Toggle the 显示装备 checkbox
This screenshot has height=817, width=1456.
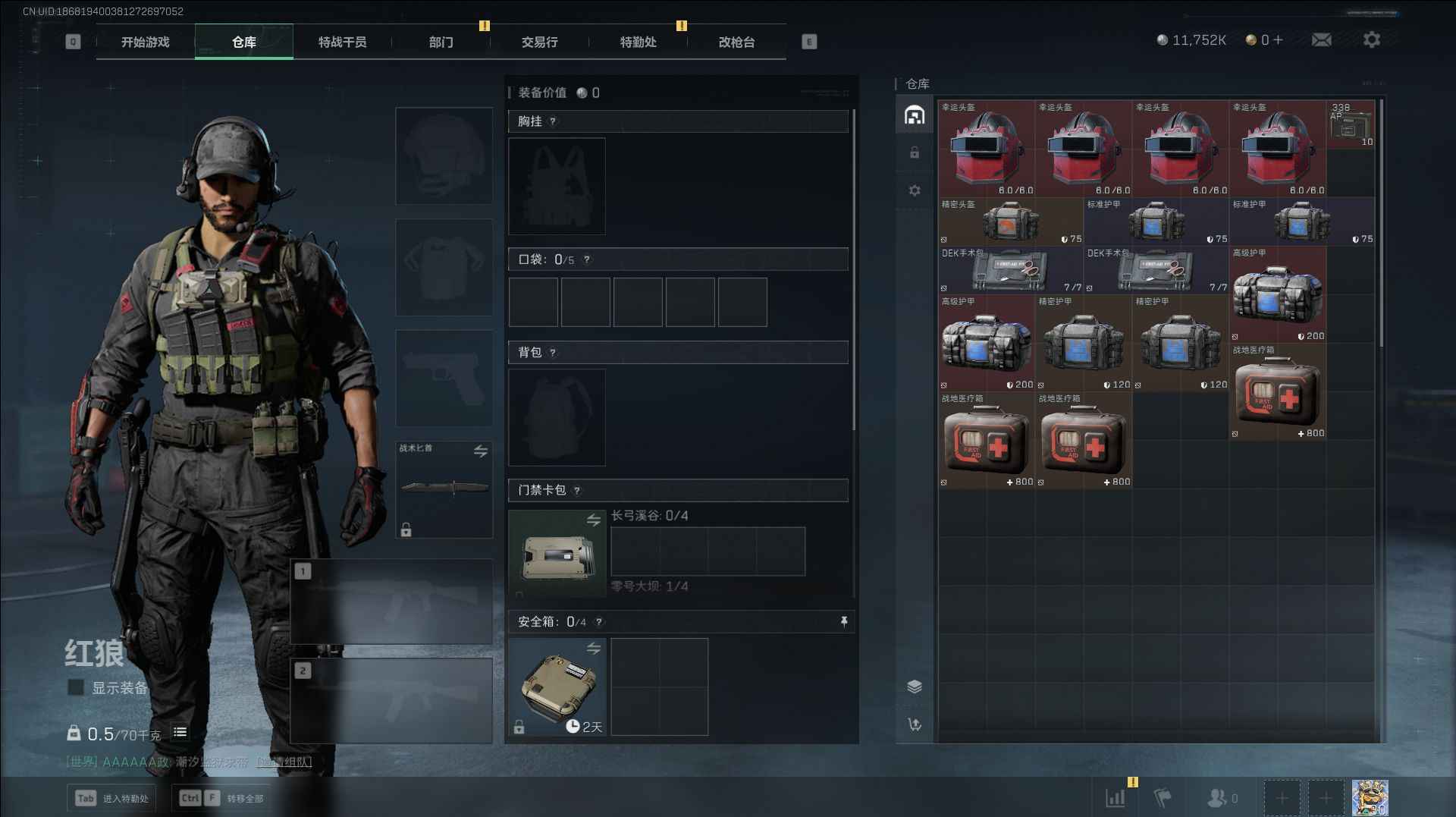[76, 687]
